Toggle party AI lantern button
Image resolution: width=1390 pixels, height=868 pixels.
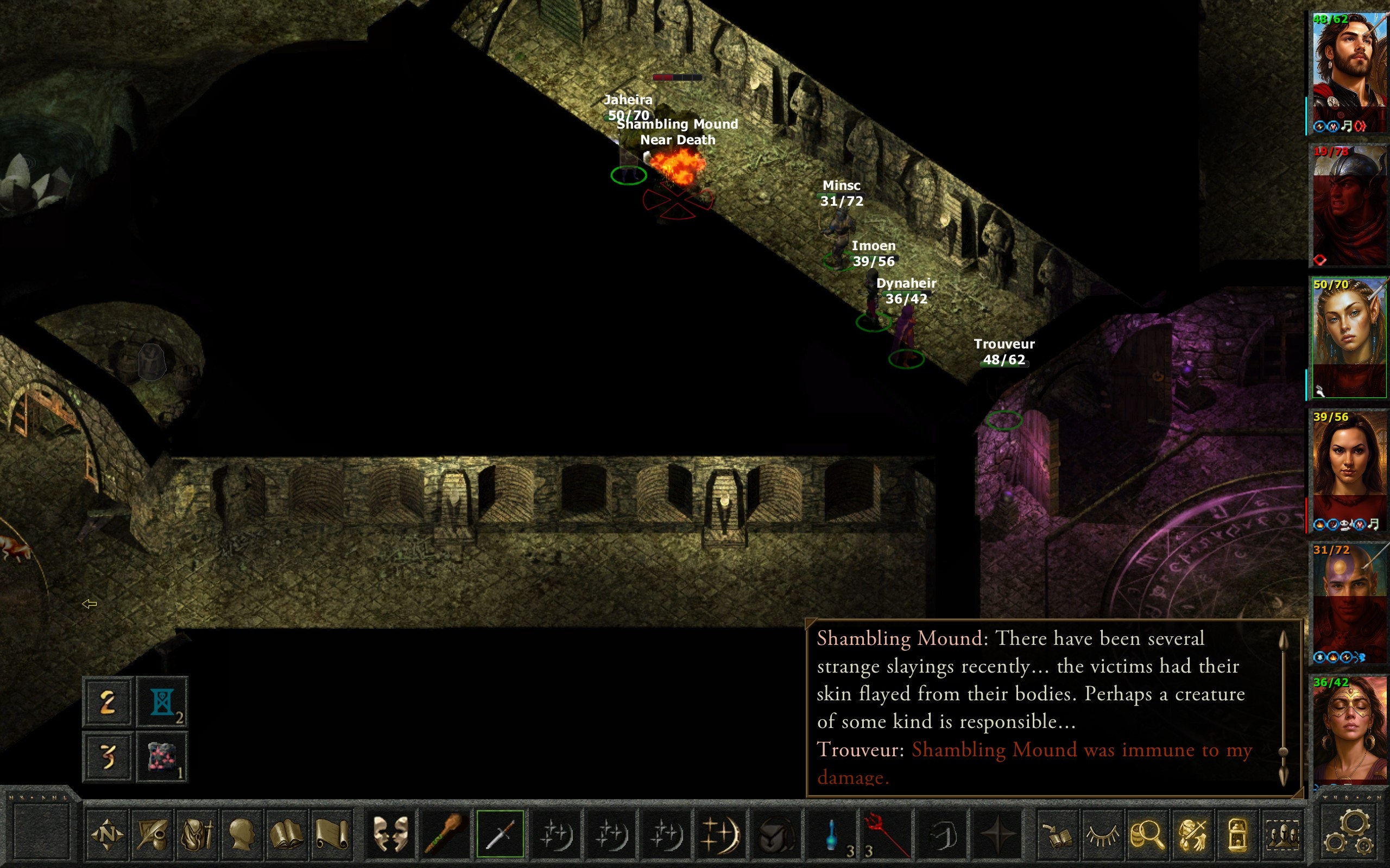[1237, 834]
